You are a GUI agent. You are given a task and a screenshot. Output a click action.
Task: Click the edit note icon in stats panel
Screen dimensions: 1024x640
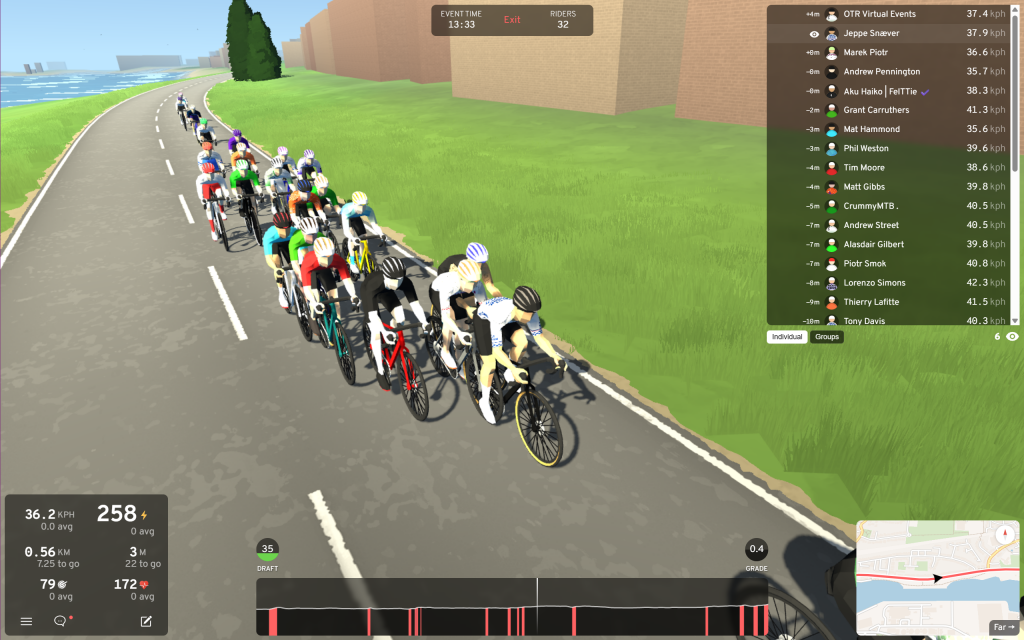coord(146,621)
